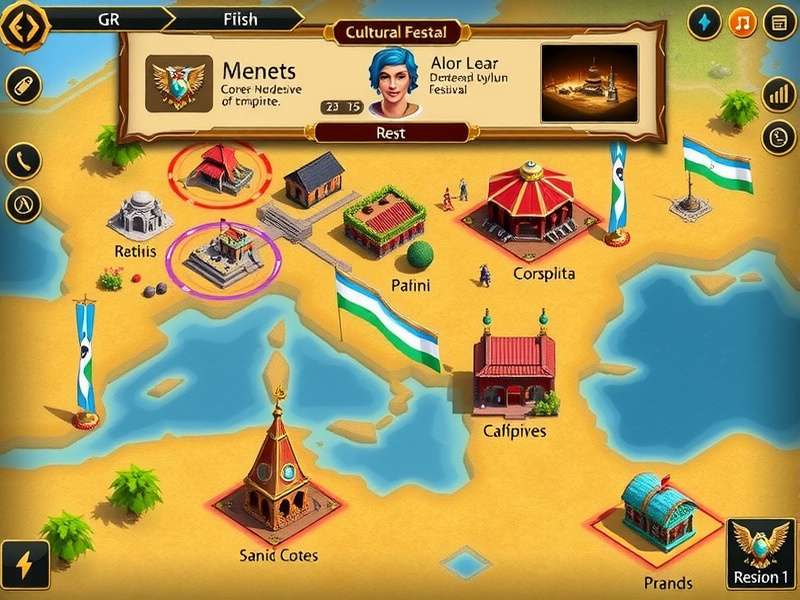Open the window panel icon
Screen dimensions: 800x600
coord(779,22)
